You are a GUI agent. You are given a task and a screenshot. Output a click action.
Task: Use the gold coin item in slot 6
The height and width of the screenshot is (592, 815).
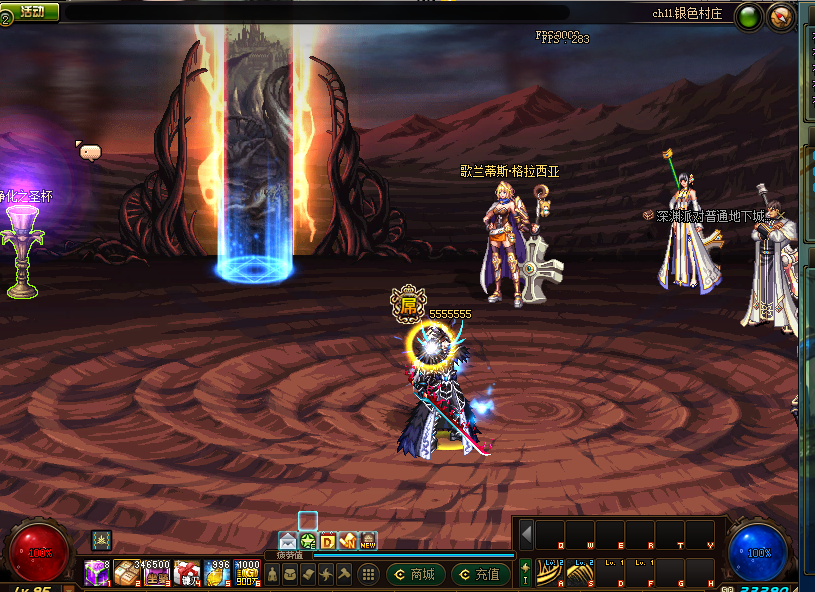click(247, 573)
